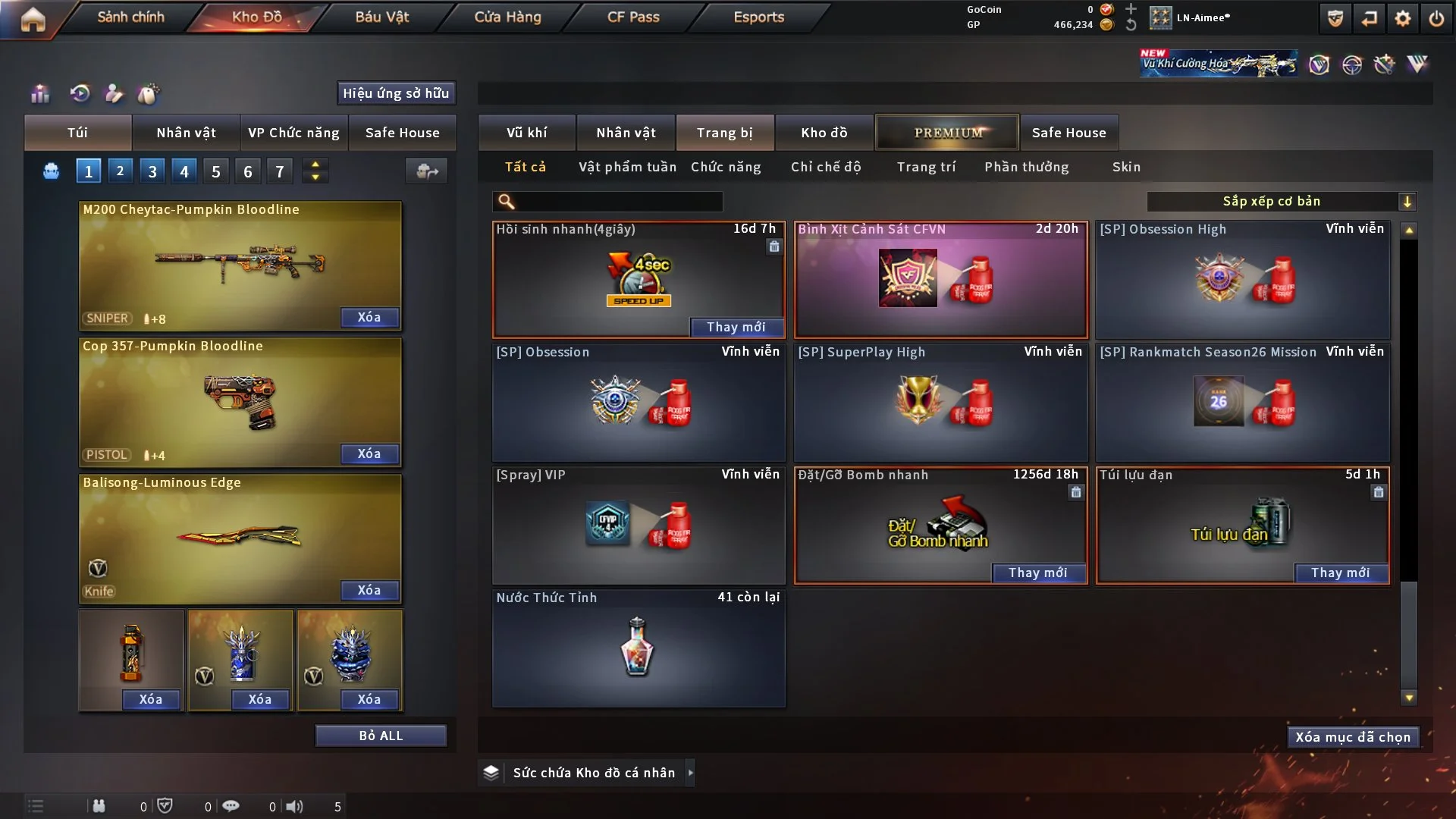This screenshot has width=1456, height=819.
Task: Click the item search field
Action: tap(618, 202)
